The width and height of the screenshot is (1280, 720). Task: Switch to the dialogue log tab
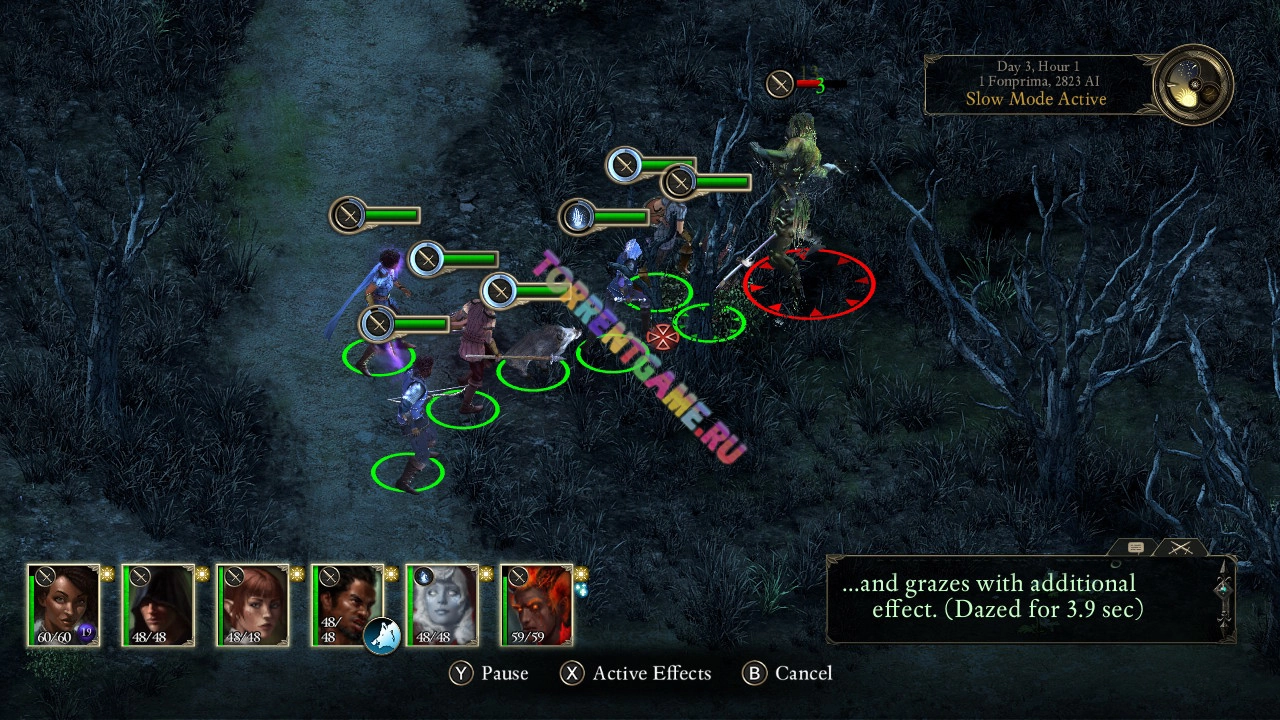tap(1136, 548)
